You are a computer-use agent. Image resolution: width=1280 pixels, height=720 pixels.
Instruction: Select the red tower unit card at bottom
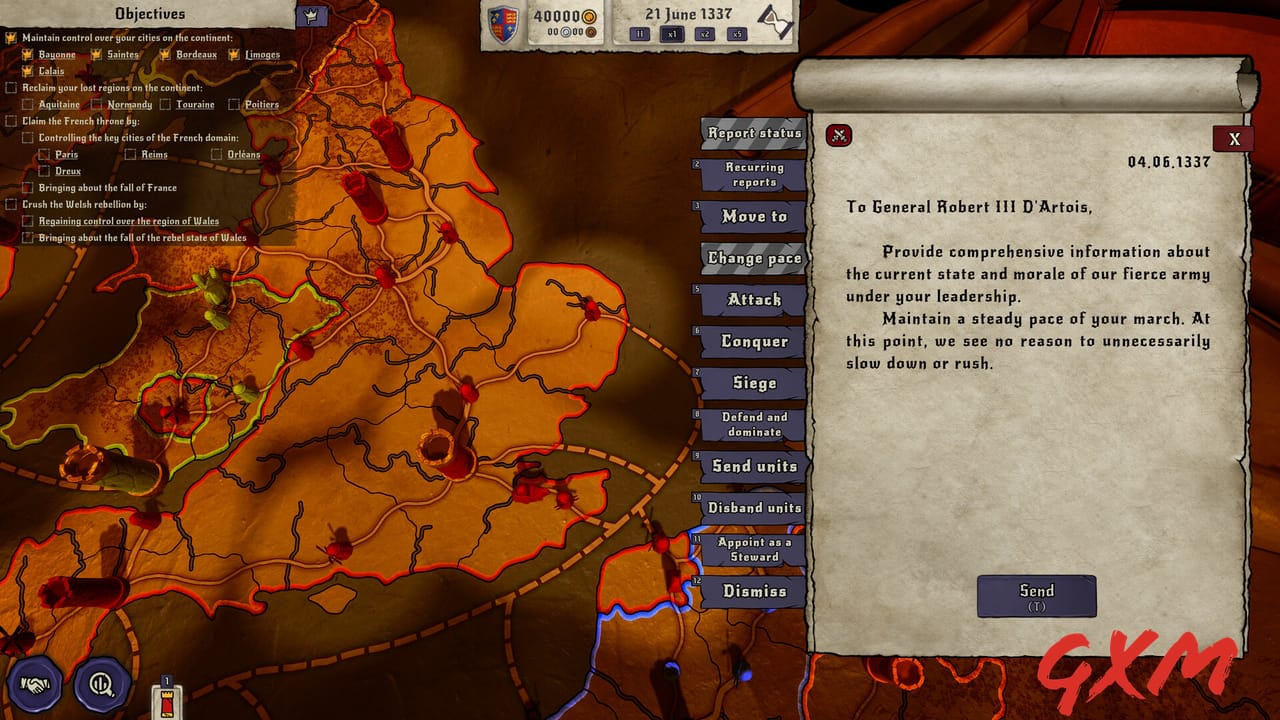pyautogui.click(x=169, y=701)
